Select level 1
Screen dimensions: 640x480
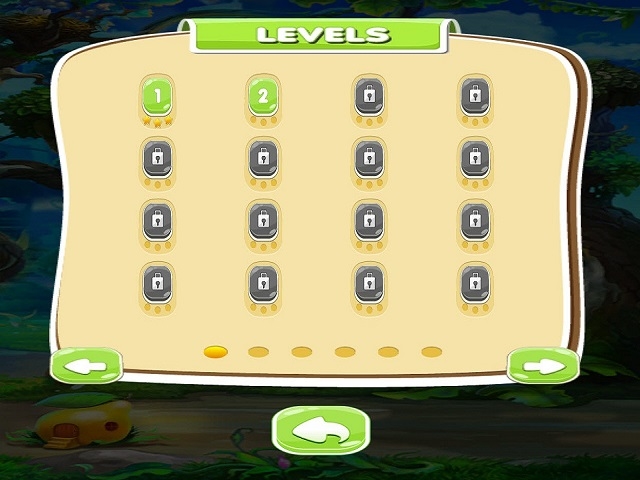158,97
